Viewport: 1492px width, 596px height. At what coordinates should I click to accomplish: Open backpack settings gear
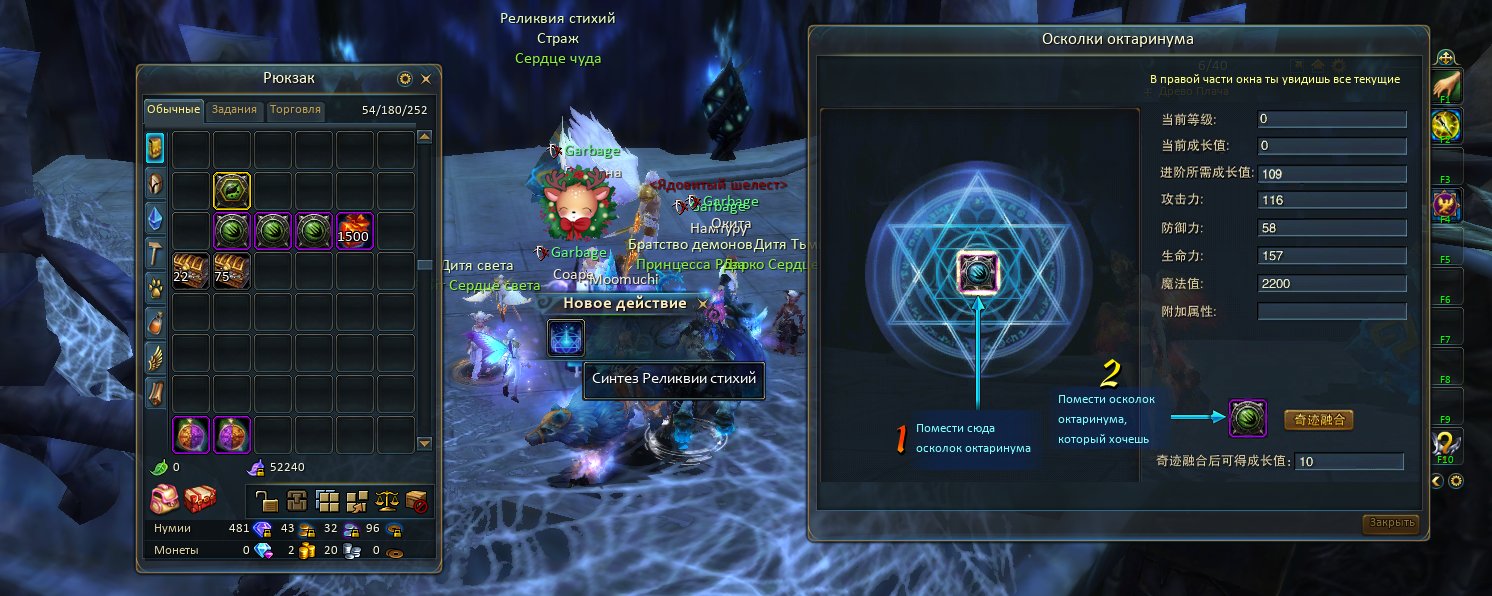(405, 79)
